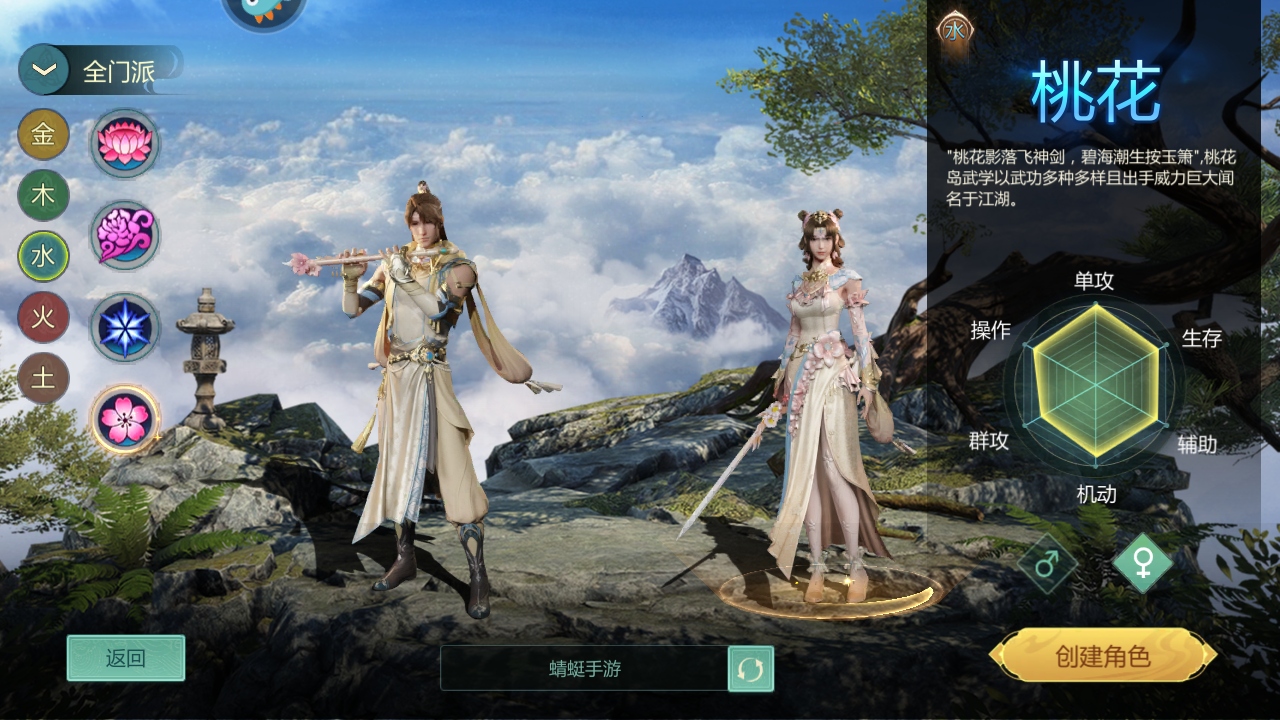This screenshot has width=1280, height=720.
Task: Pick the blue star sect icon
Action: click(x=125, y=327)
